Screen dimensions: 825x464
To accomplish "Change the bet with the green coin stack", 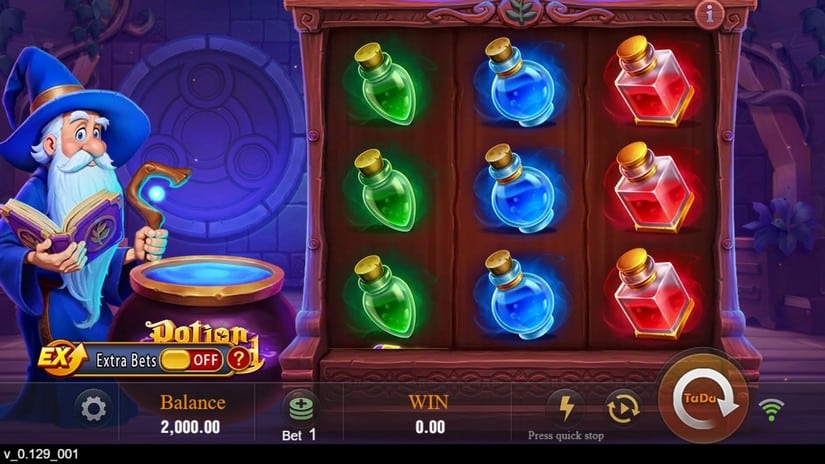I will tap(300, 407).
